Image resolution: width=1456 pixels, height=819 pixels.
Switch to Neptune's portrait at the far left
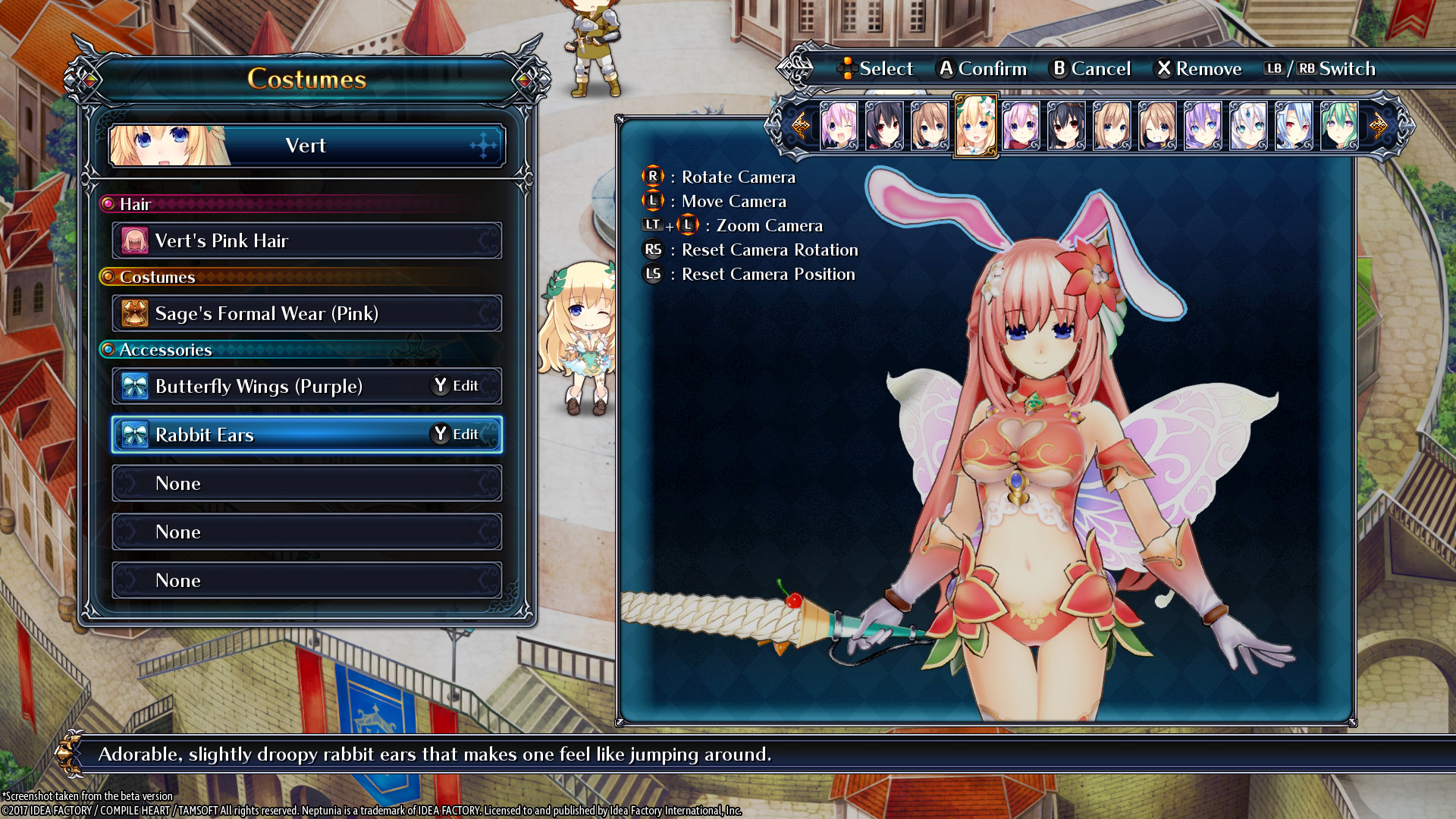point(839,125)
